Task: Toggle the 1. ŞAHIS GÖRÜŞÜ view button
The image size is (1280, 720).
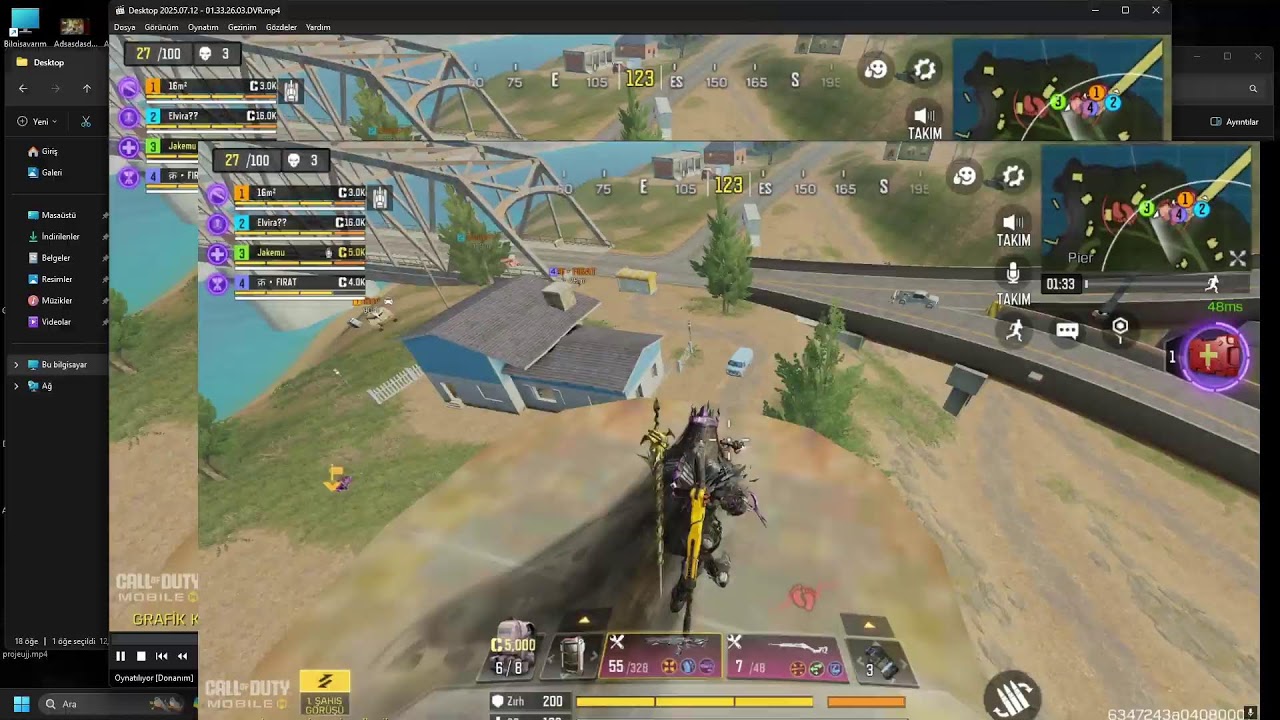Action: pos(324,692)
